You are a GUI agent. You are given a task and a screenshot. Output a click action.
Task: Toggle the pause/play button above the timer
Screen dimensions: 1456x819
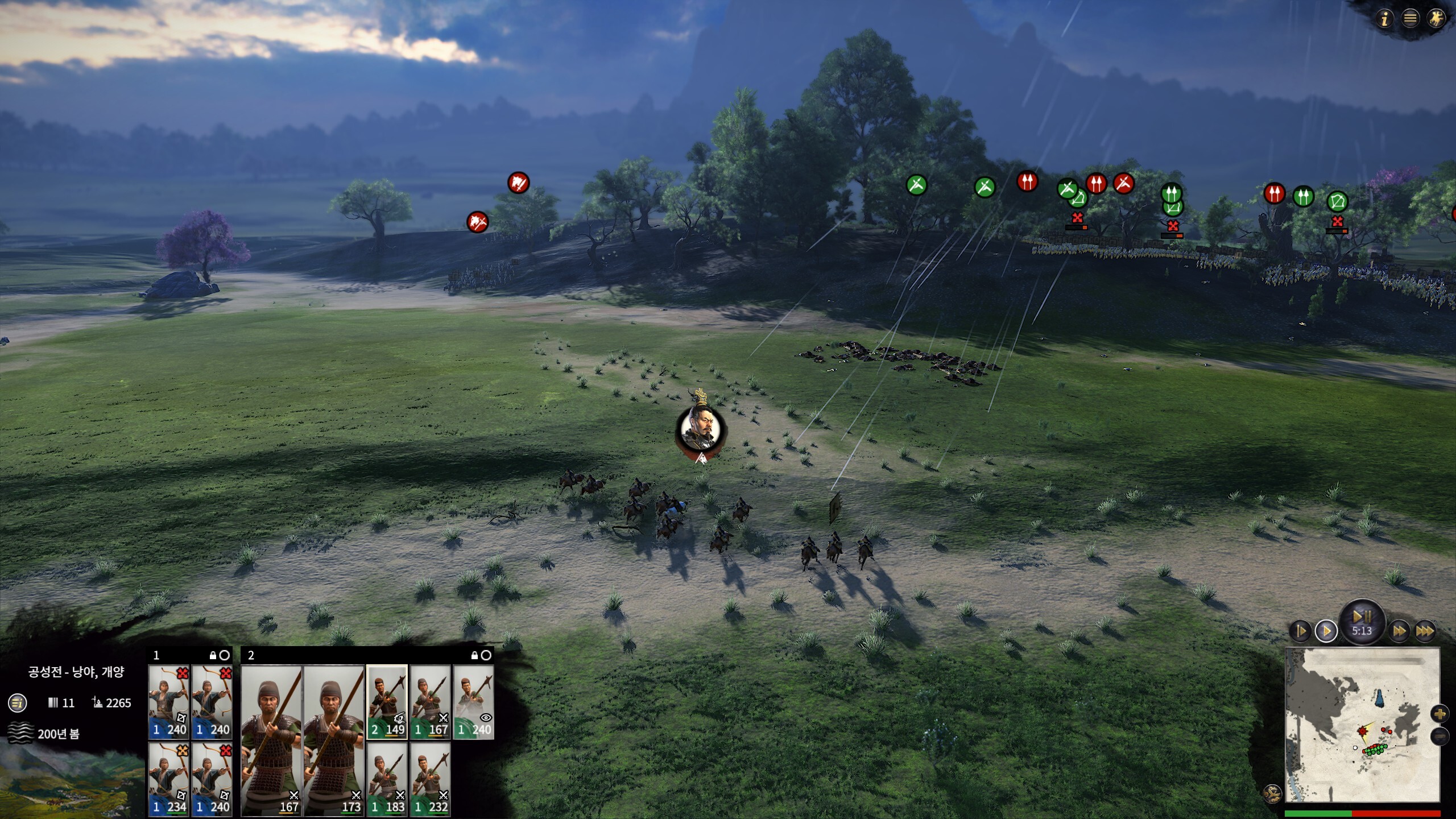coord(1362,616)
